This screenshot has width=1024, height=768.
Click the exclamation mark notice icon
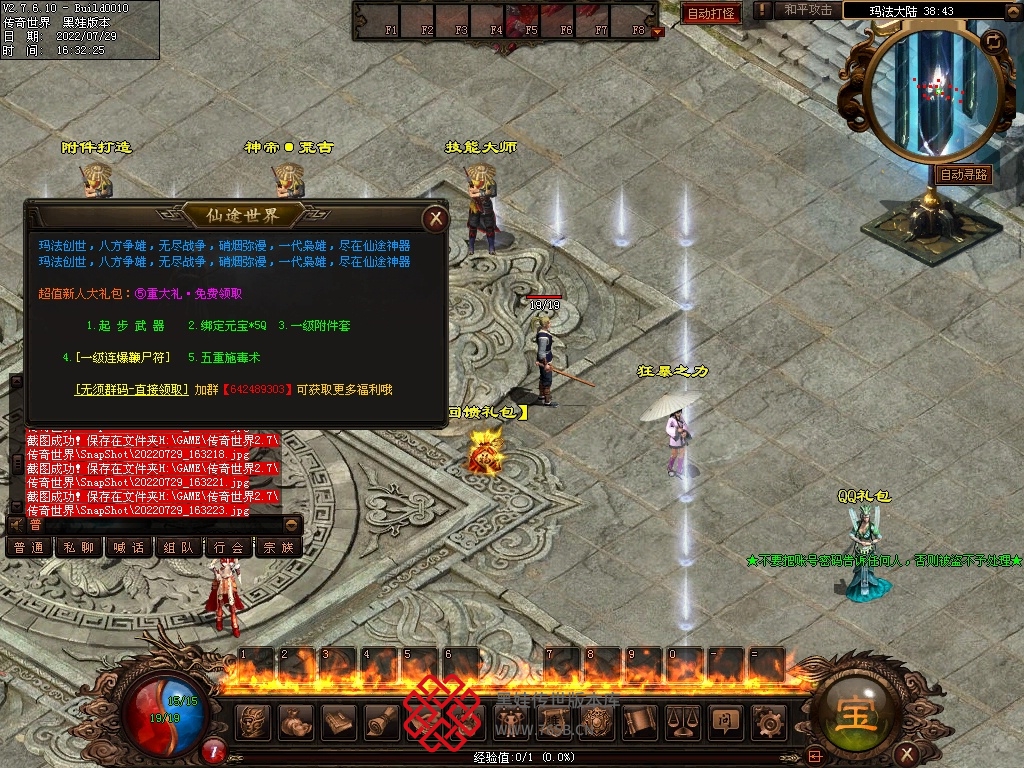tap(763, 10)
